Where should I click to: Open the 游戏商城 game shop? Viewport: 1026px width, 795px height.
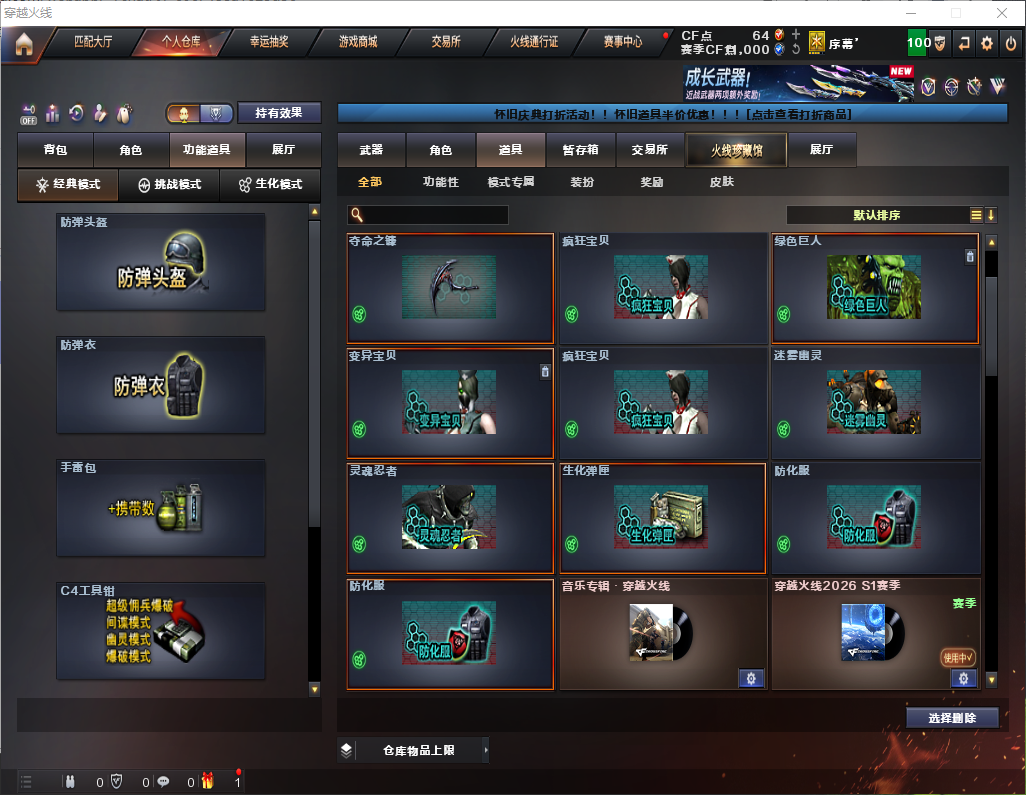(x=357, y=42)
